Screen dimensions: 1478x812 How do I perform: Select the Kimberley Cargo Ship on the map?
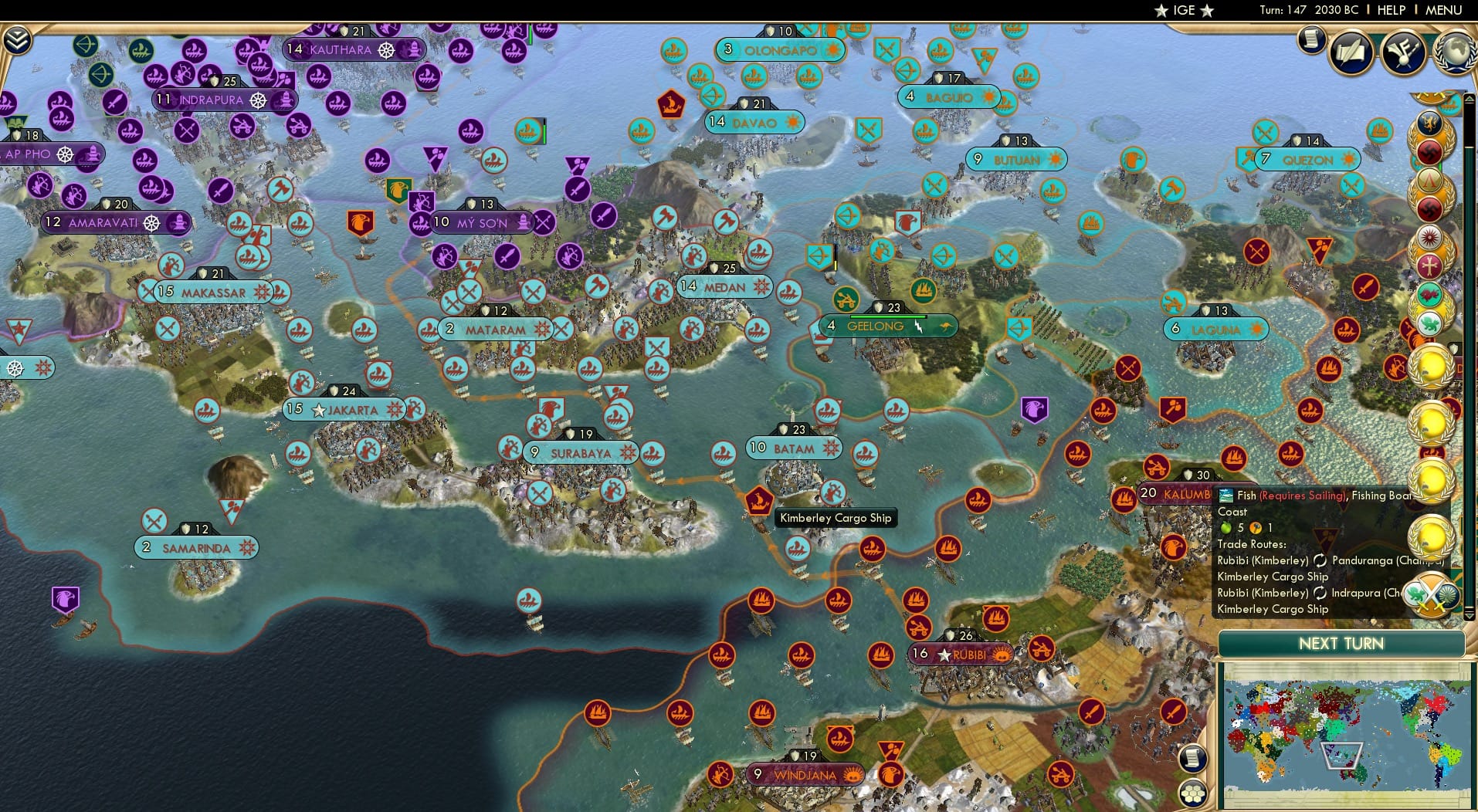pos(758,499)
